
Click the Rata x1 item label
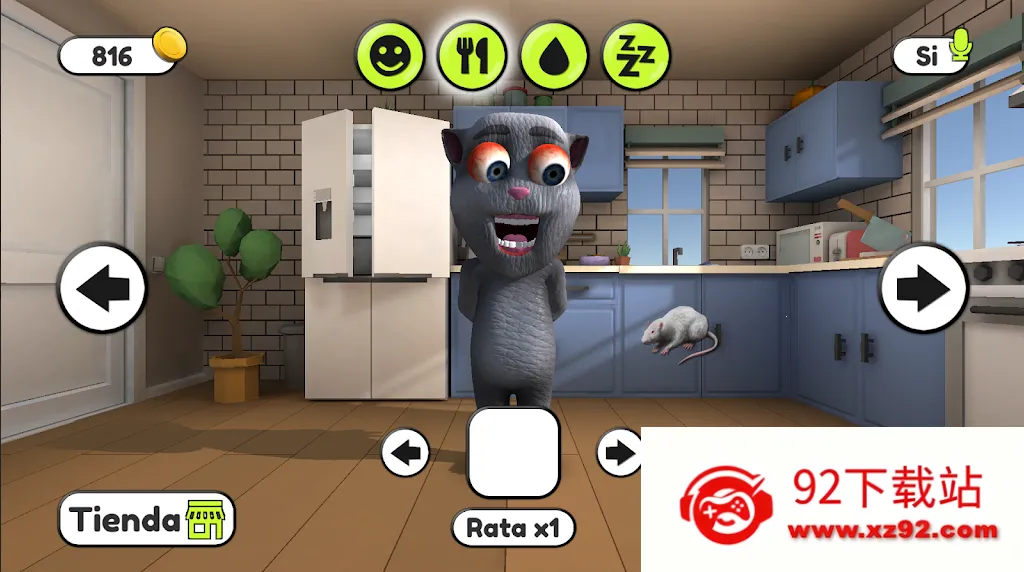pos(514,527)
